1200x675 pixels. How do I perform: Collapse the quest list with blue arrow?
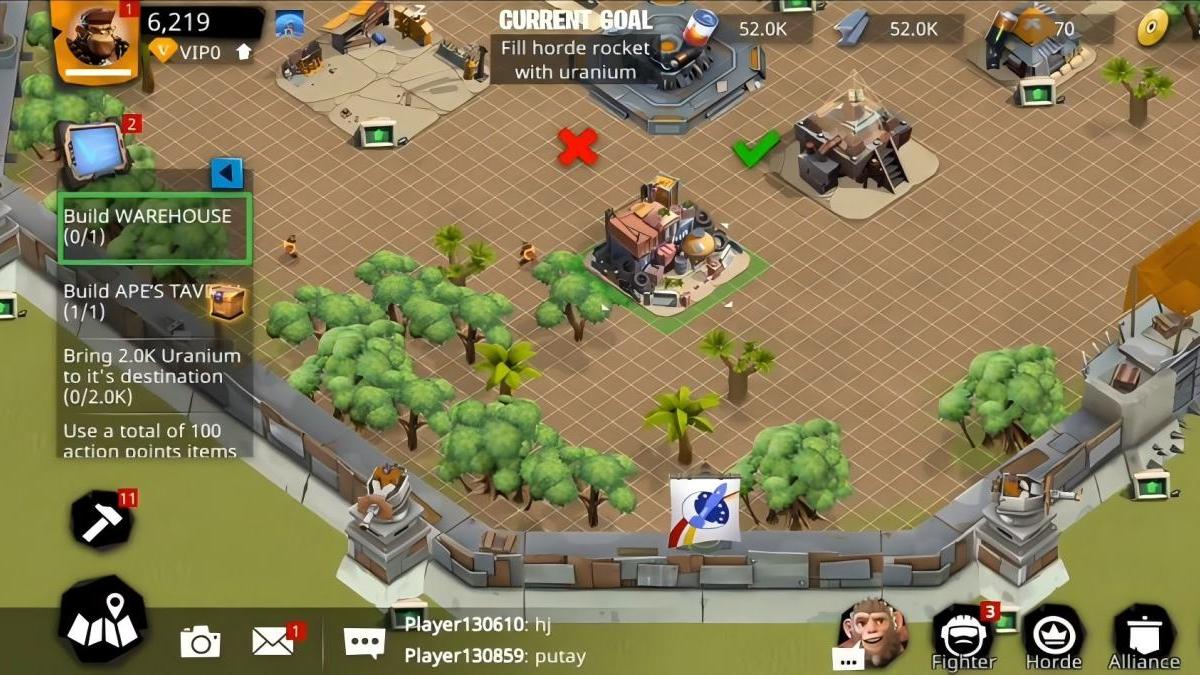(x=227, y=174)
